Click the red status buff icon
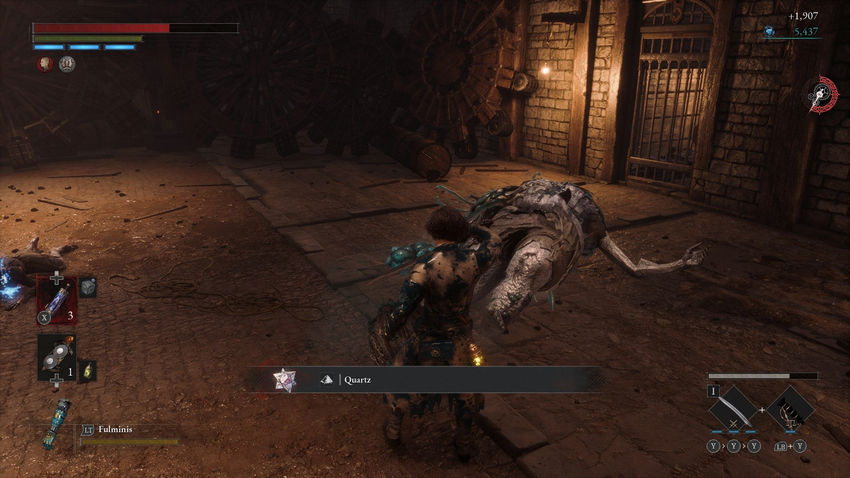The width and height of the screenshot is (850, 478). tap(45, 63)
